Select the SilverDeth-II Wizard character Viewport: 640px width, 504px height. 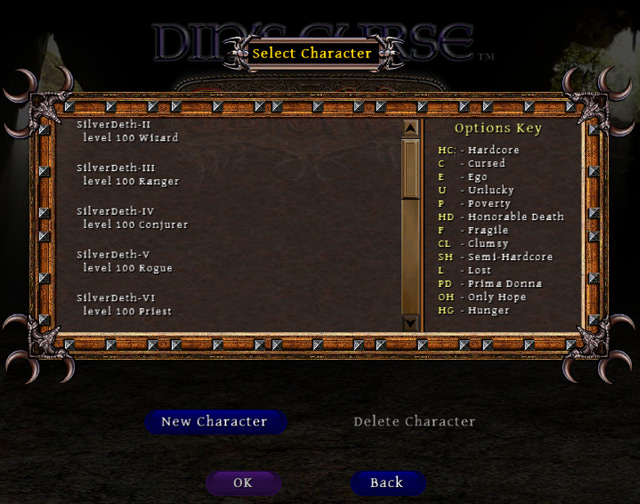point(128,131)
